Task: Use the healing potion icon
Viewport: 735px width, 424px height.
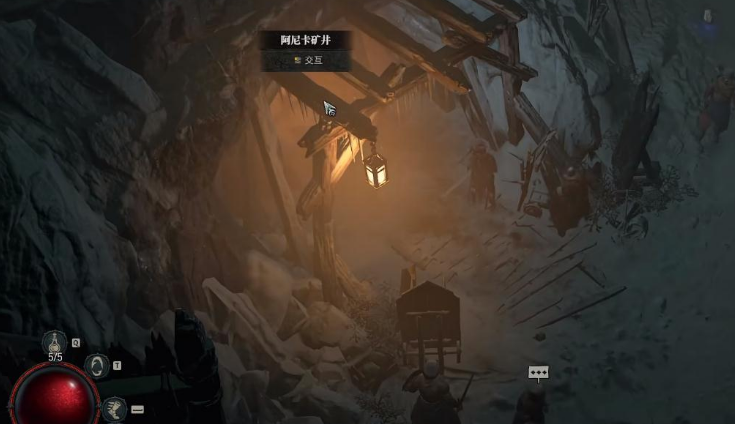Action: pyautogui.click(x=55, y=343)
